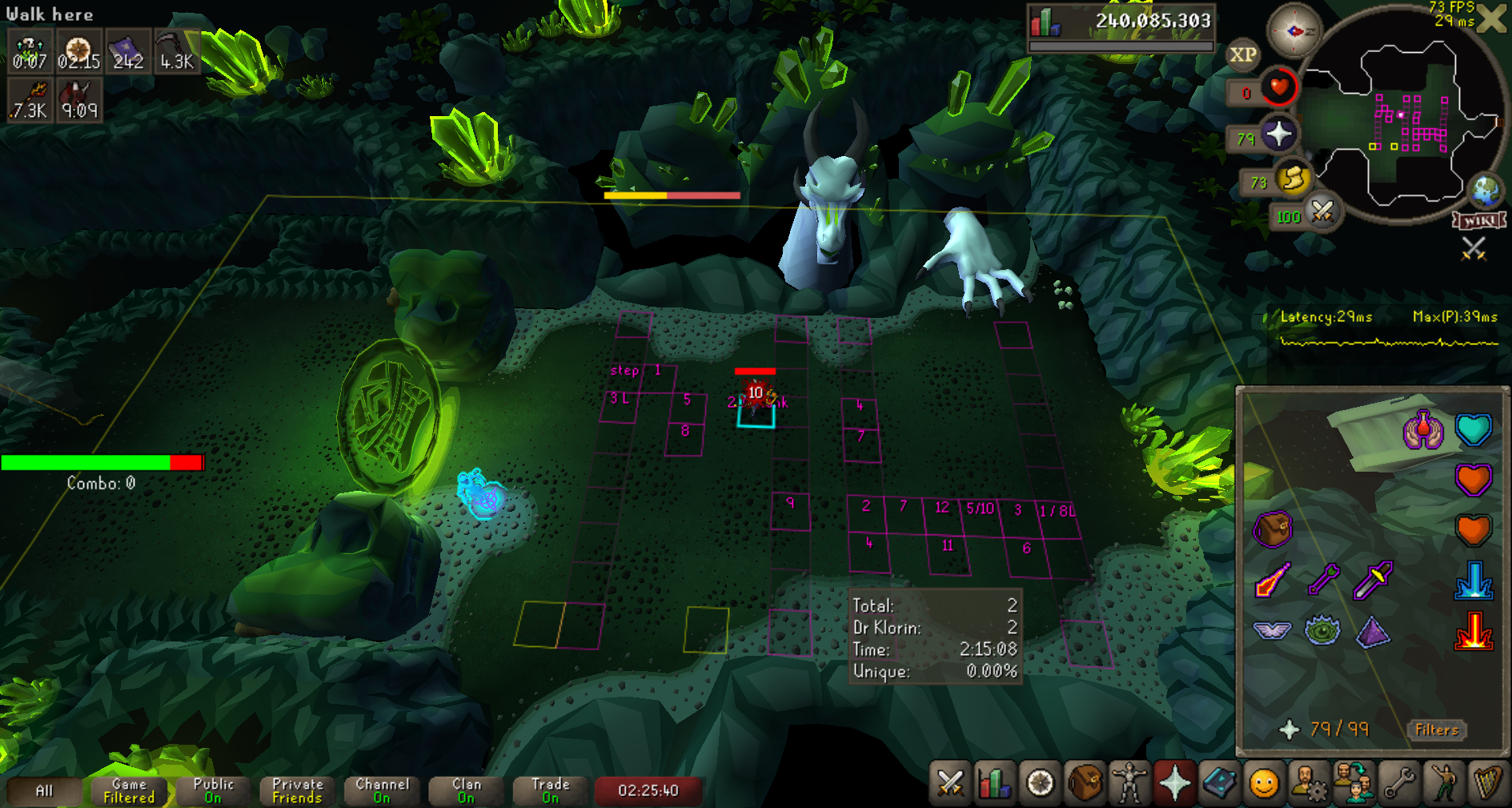This screenshot has width=1512, height=808.
Task: Click the Wiki lookup banner
Action: coord(1479,220)
